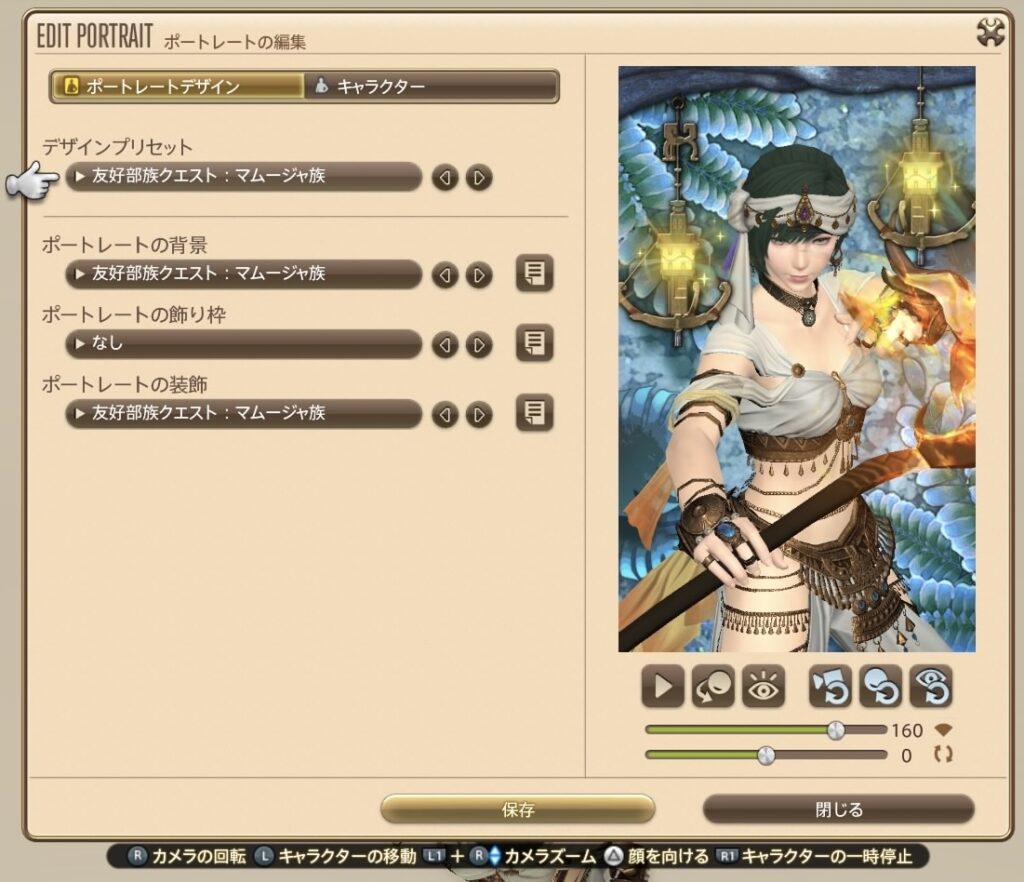Open the accent list icon button

[x=534, y=413]
